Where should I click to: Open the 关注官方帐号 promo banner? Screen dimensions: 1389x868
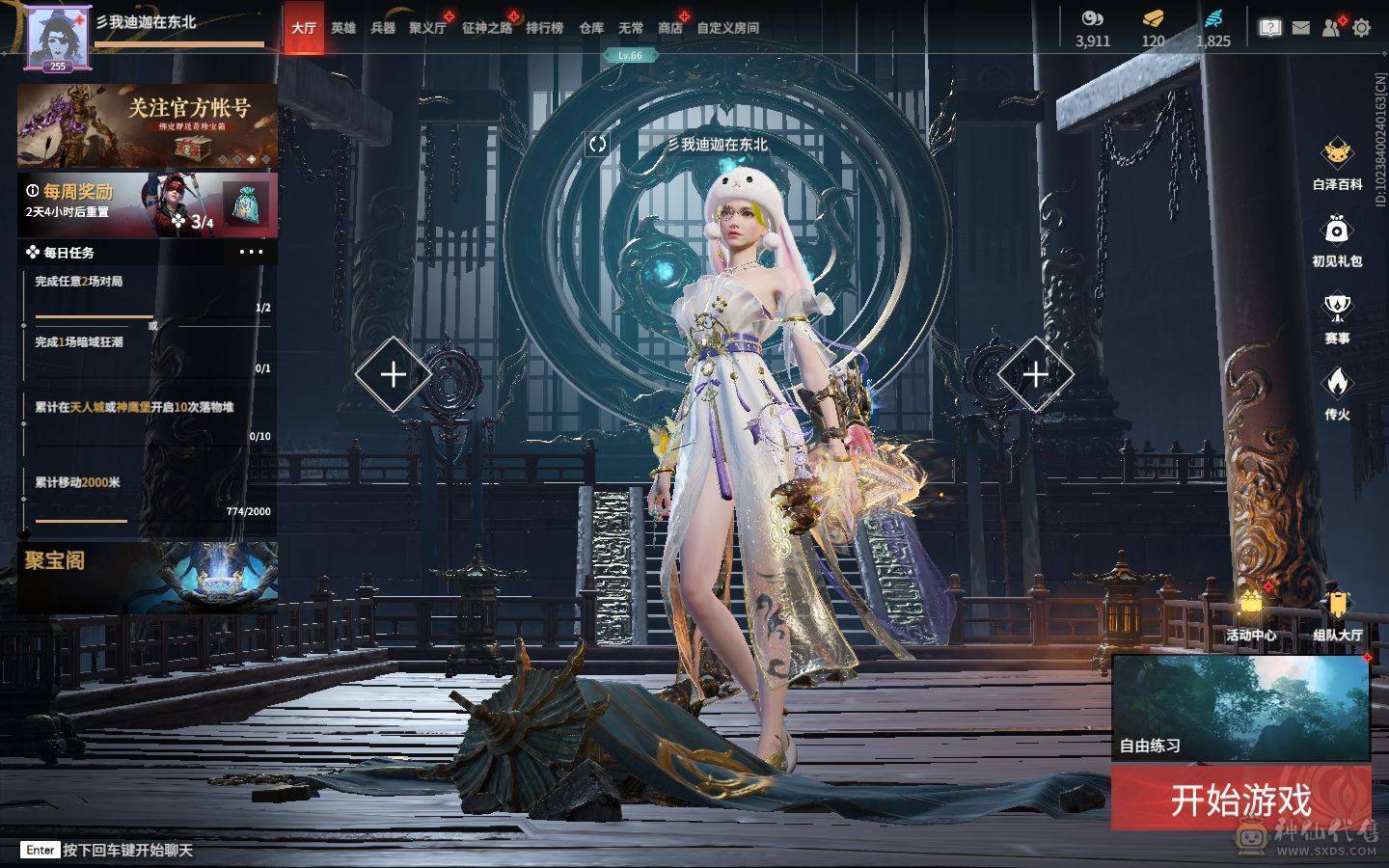click(x=148, y=125)
